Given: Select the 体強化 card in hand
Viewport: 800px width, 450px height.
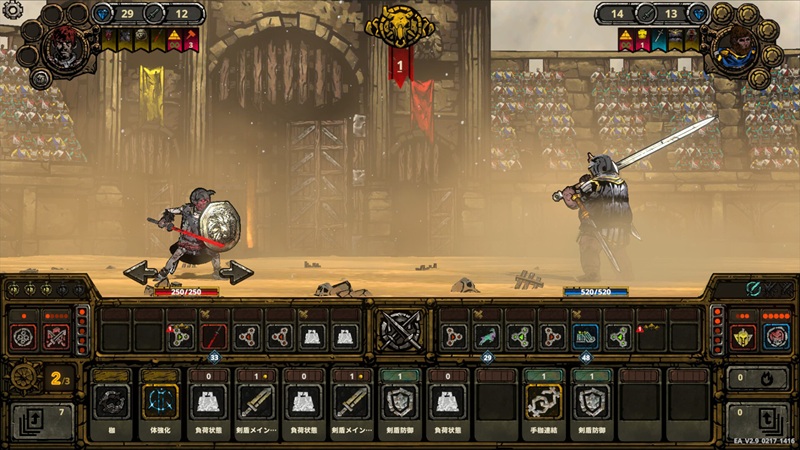Looking at the screenshot, I should (160, 401).
